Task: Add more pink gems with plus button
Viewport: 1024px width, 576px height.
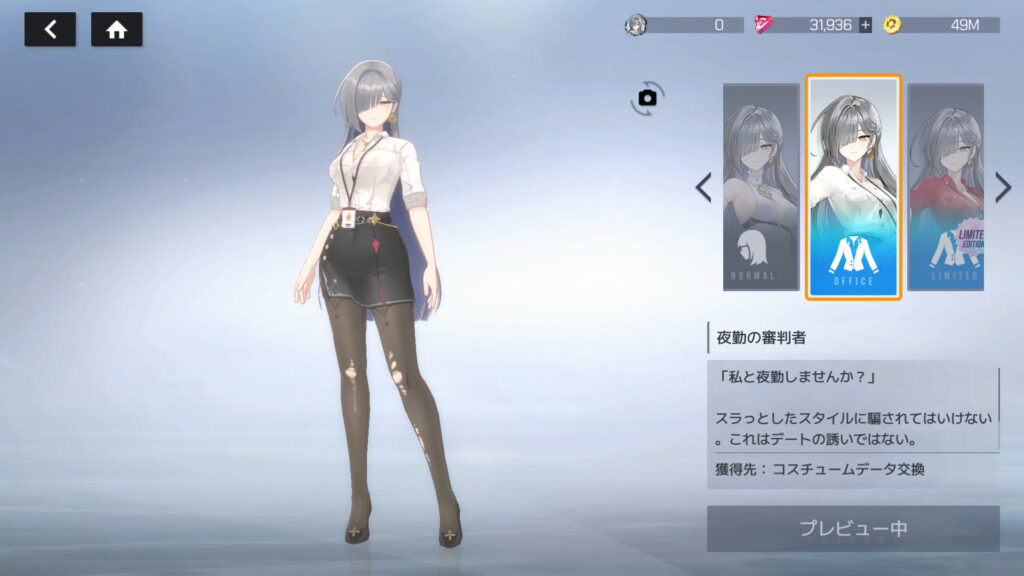Action: (x=865, y=25)
